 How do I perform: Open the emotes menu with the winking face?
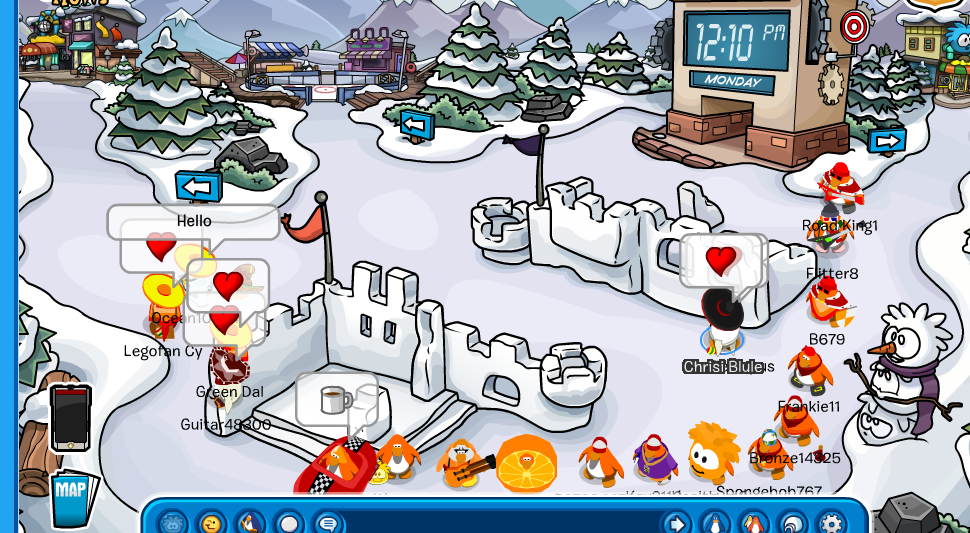pos(211,523)
